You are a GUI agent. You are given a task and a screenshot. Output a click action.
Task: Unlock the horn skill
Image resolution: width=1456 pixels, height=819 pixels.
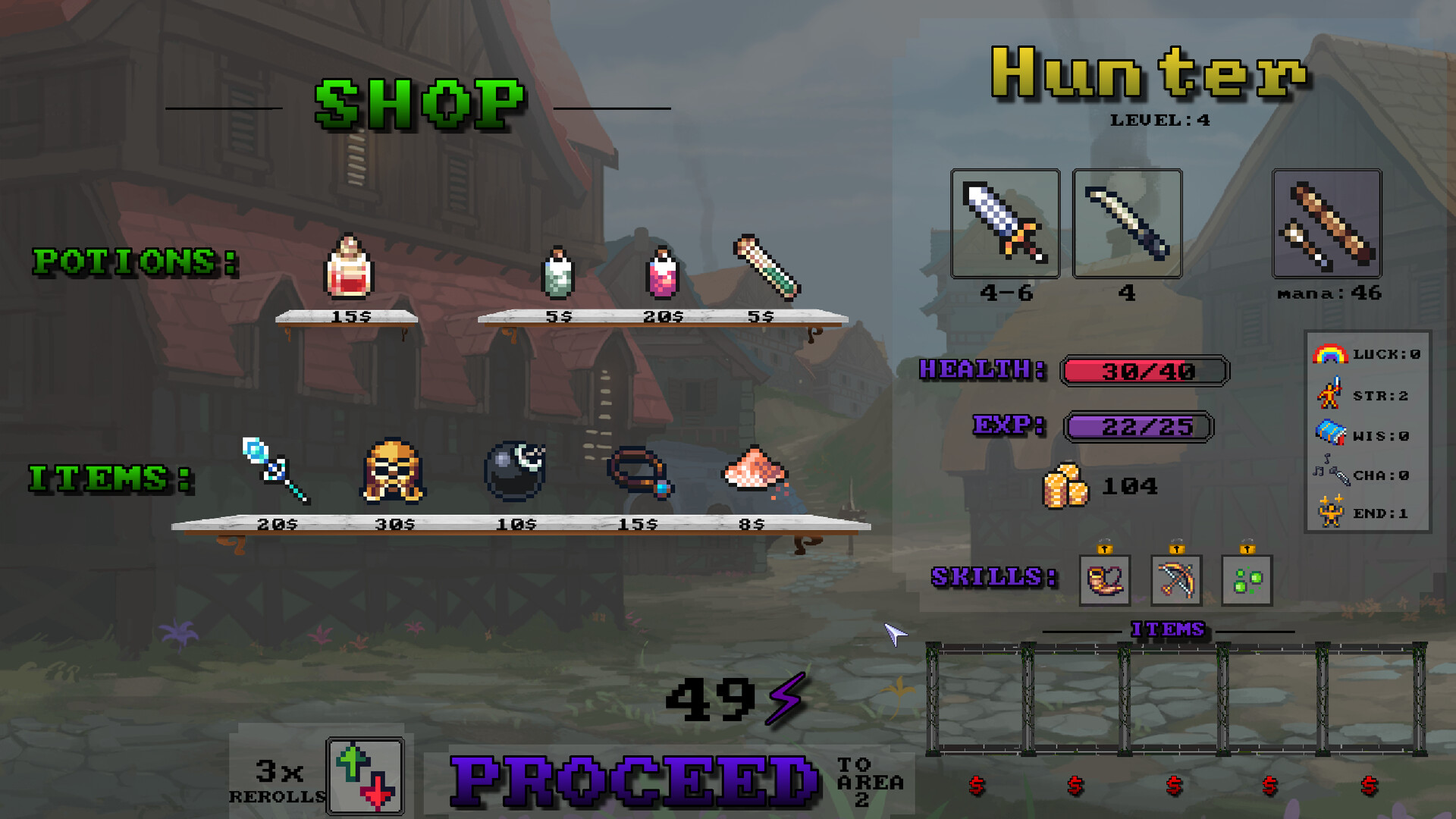tap(1103, 582)
